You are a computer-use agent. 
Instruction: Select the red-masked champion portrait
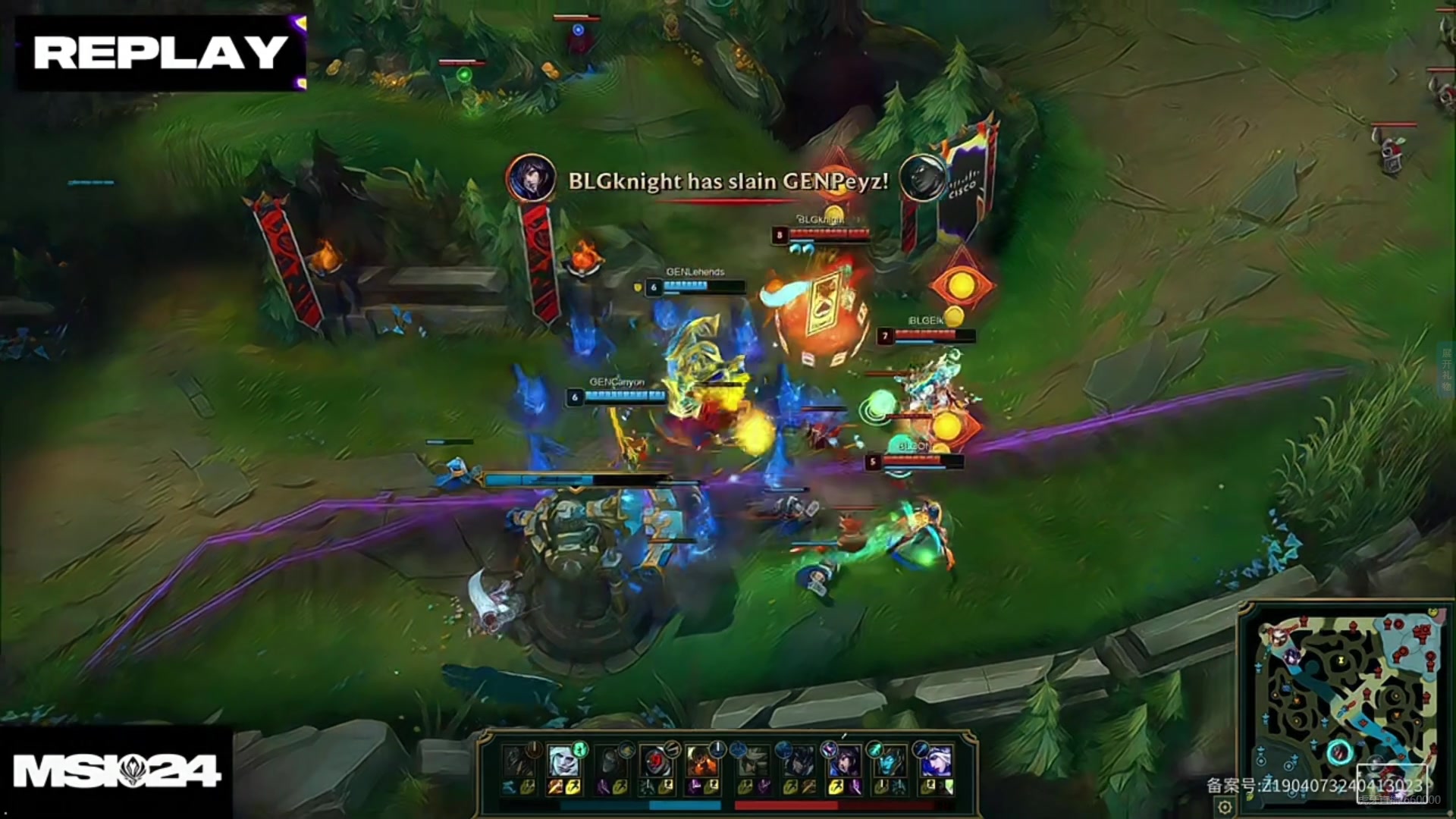click(654, 761)
